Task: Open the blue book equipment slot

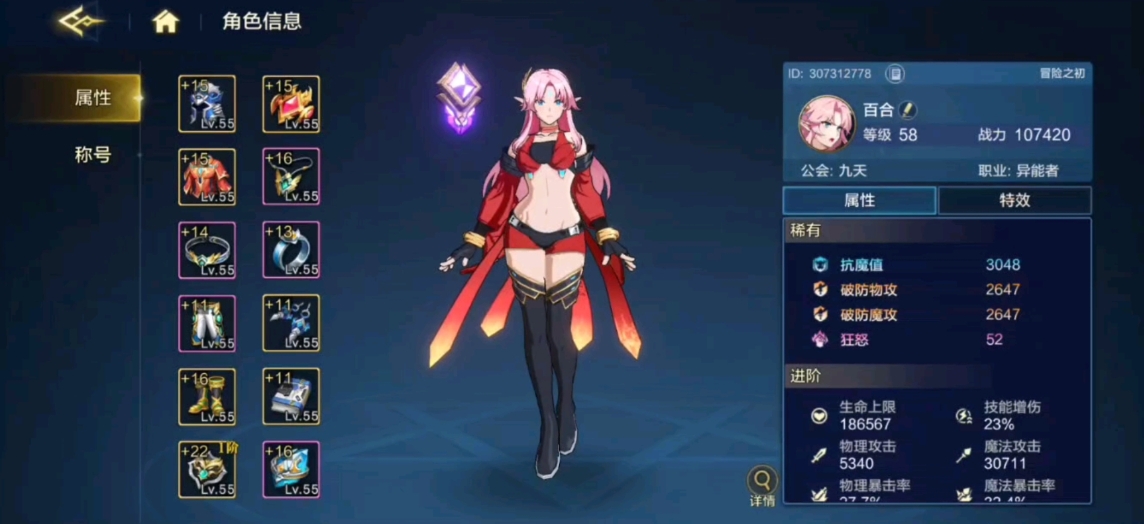Action: (x=291, y=397)
